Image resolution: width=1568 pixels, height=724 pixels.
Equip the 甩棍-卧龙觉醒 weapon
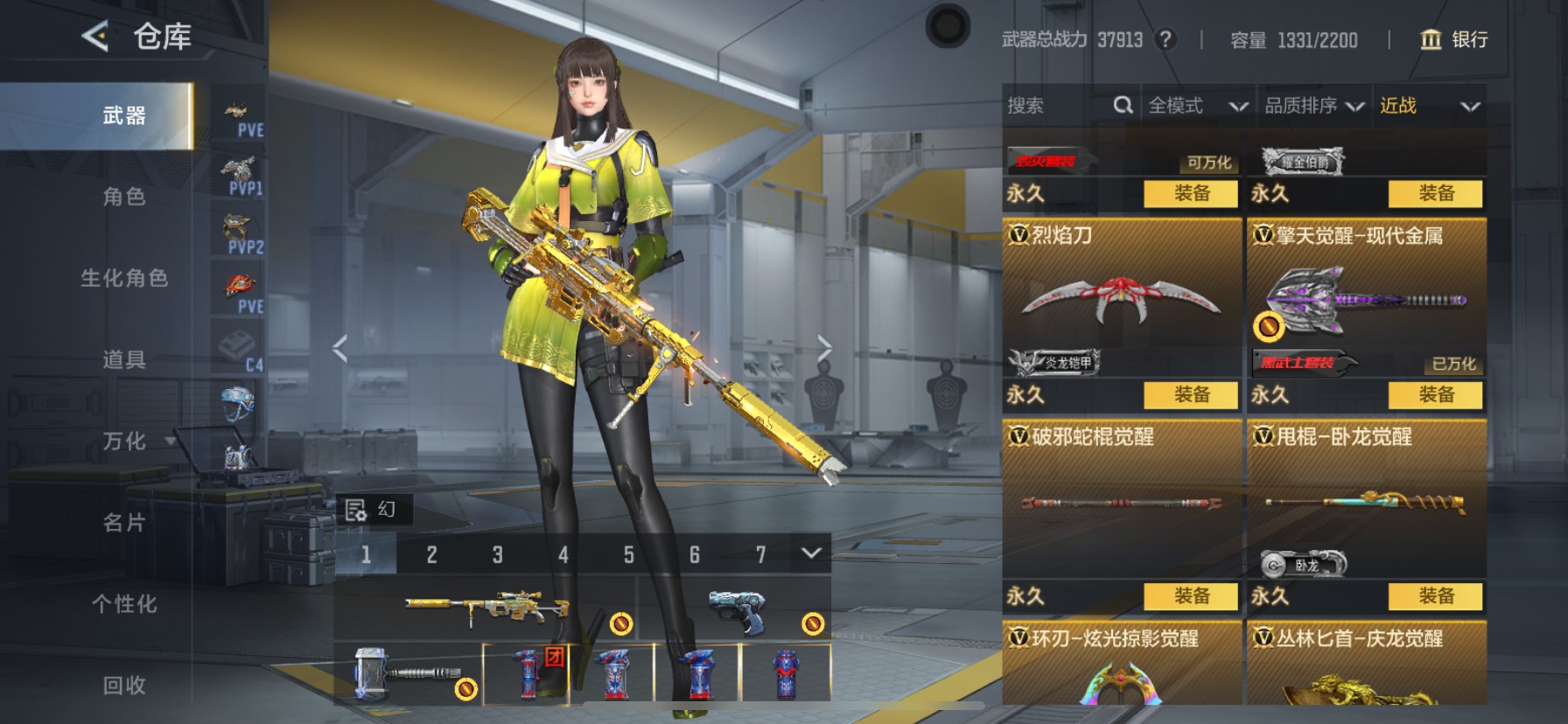(x=1436, y=596)
